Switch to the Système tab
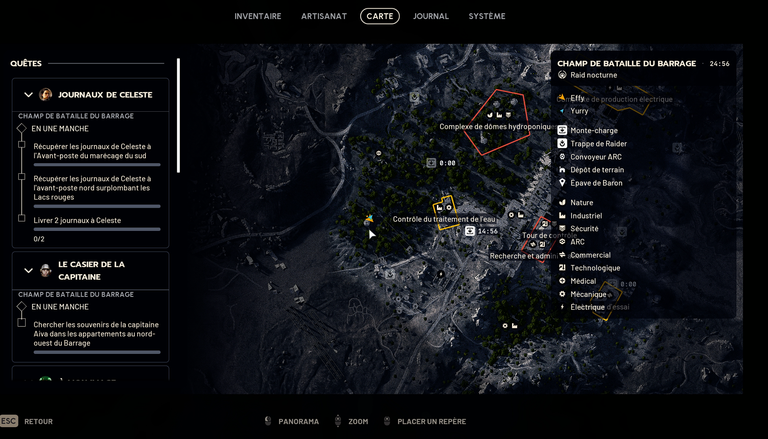This screenshot has width=768, height=439. click(487, 16)
